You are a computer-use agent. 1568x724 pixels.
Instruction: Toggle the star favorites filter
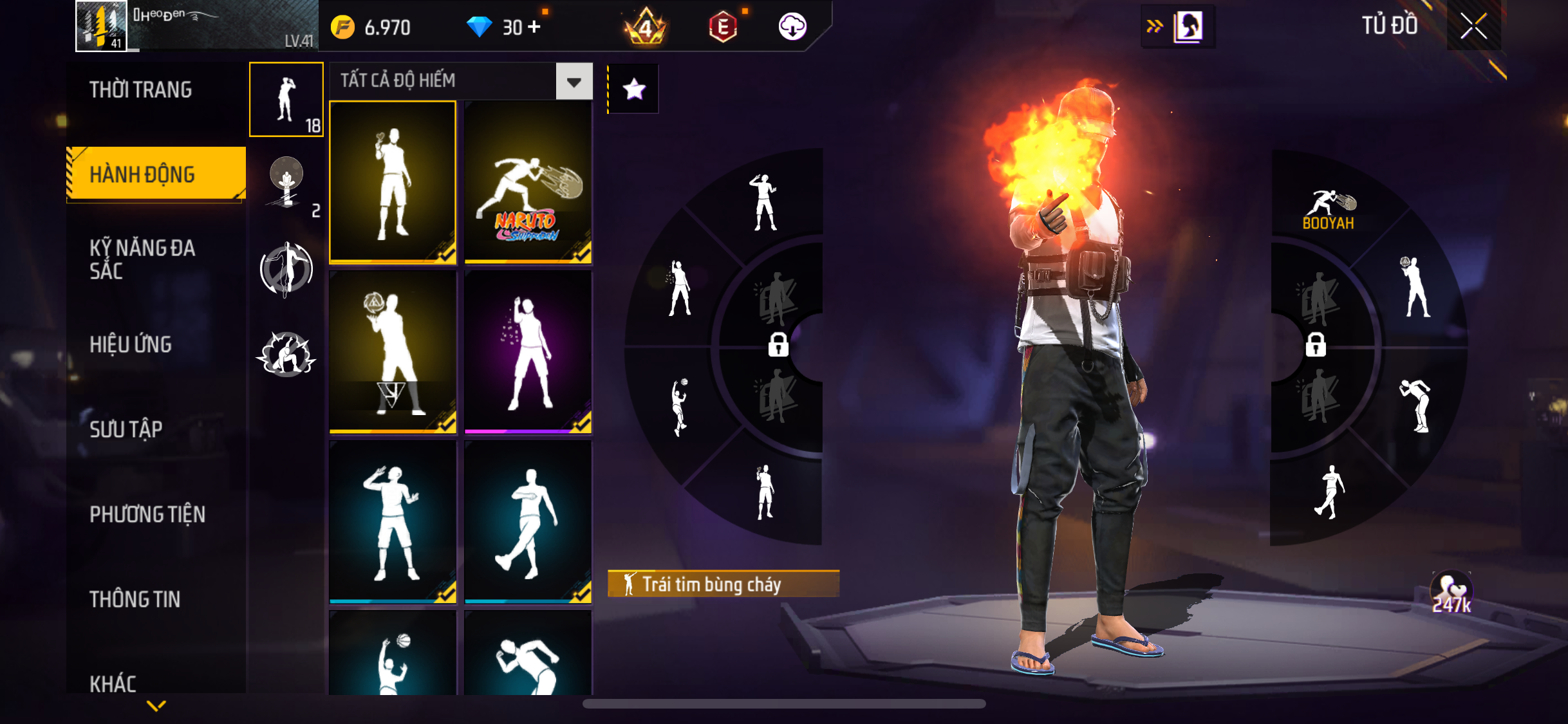click(x=634, y=89)
